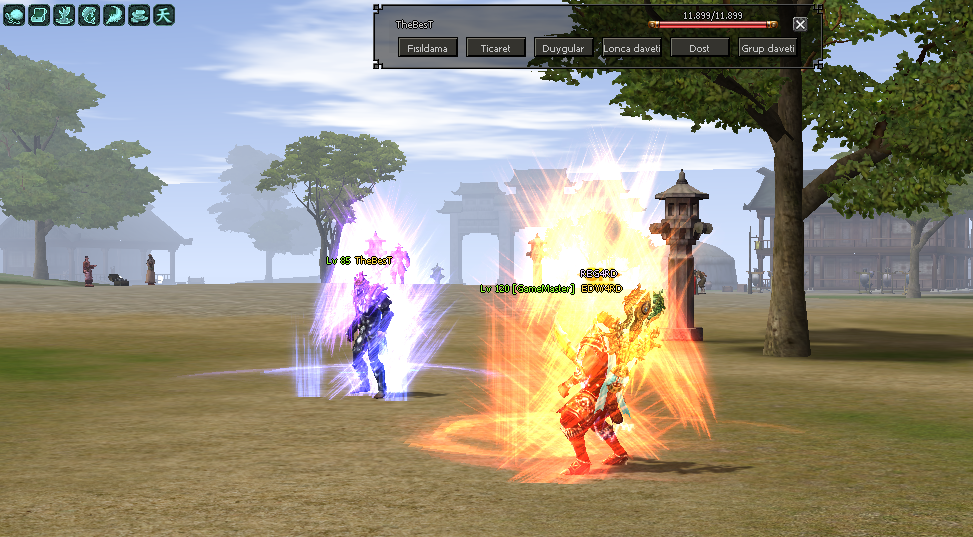Whisper TheBesT with the Fısıldama button
973x537 pixels.
428,47
